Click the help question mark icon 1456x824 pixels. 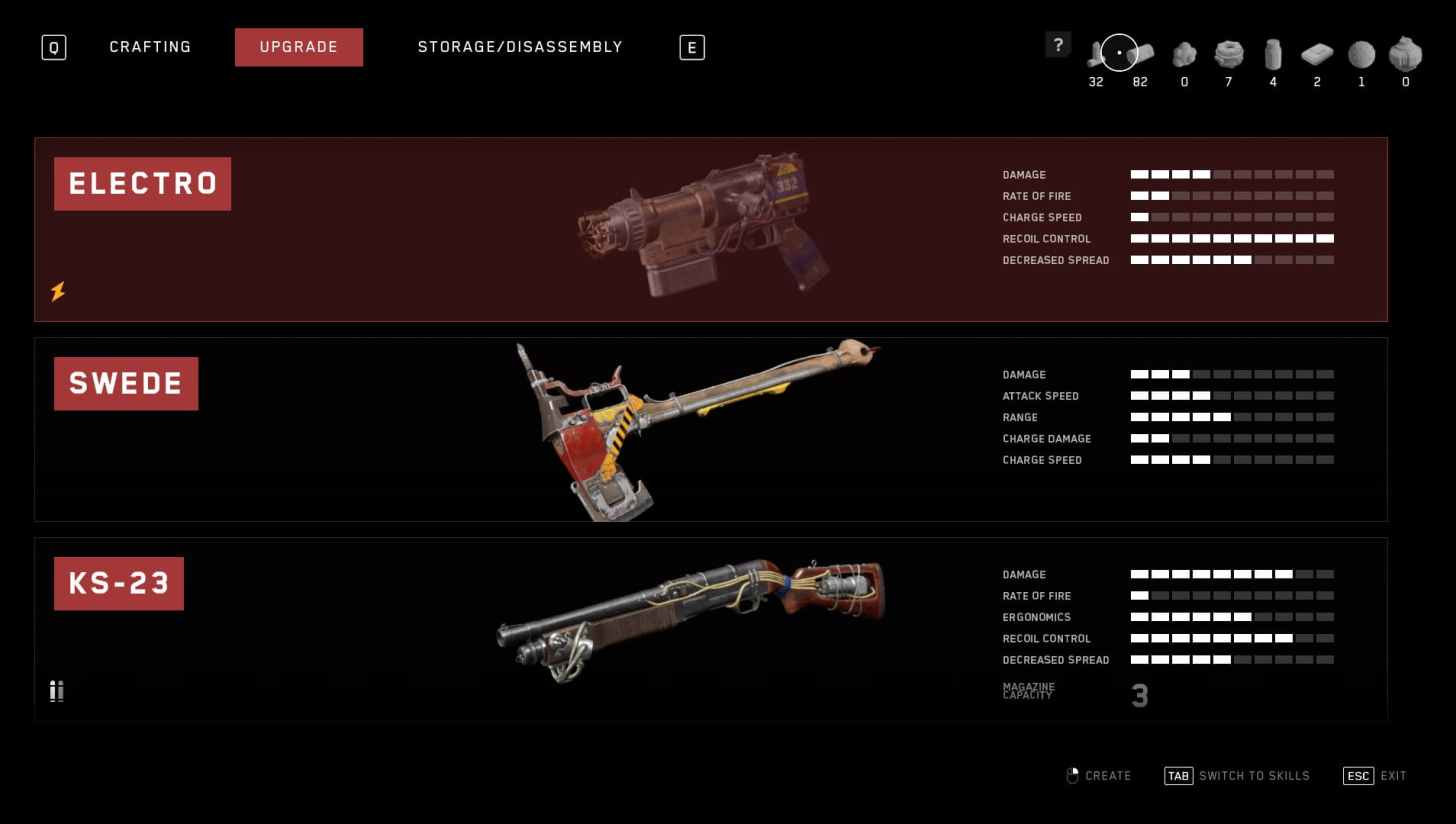click(1058, 44)
